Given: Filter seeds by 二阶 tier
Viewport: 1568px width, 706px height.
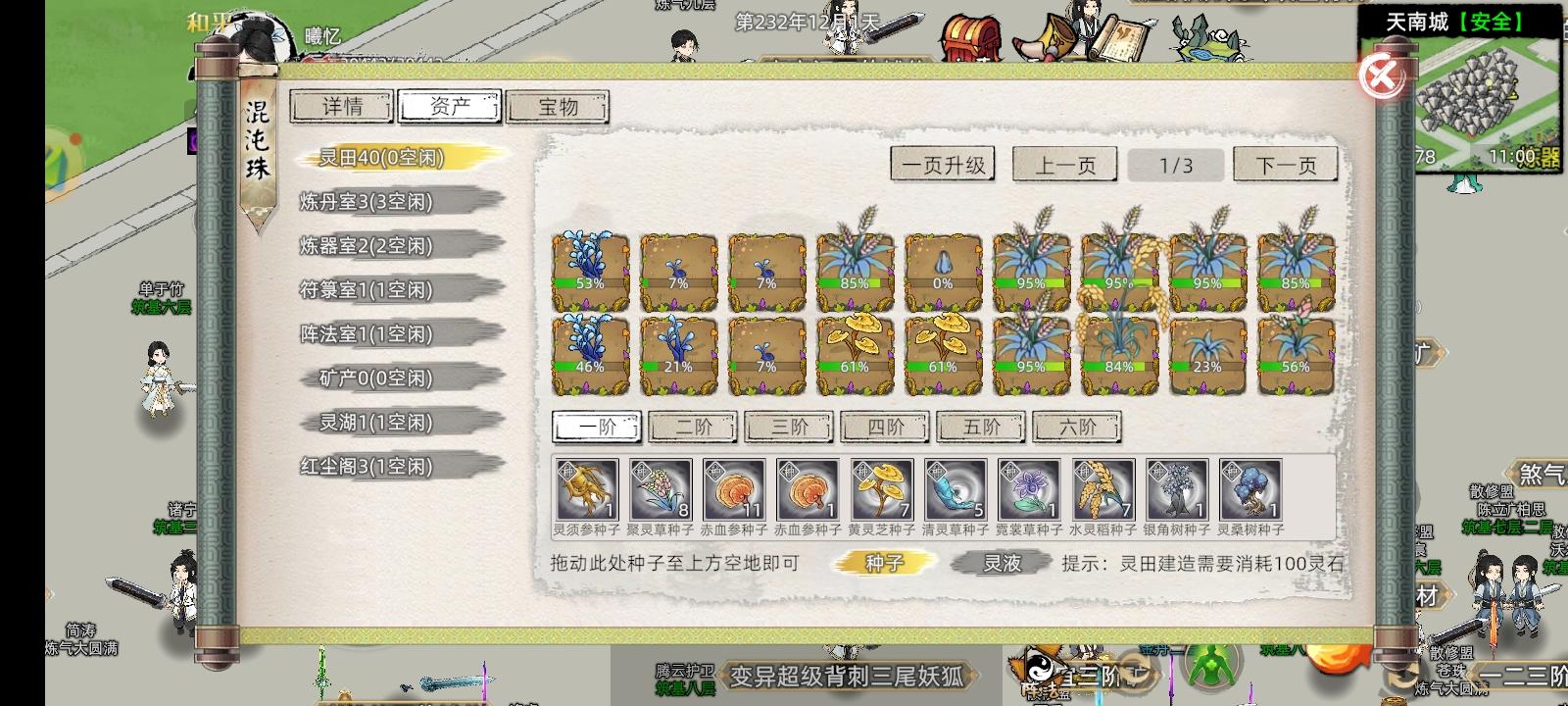Looking at the screenshot, I should 691,428.
